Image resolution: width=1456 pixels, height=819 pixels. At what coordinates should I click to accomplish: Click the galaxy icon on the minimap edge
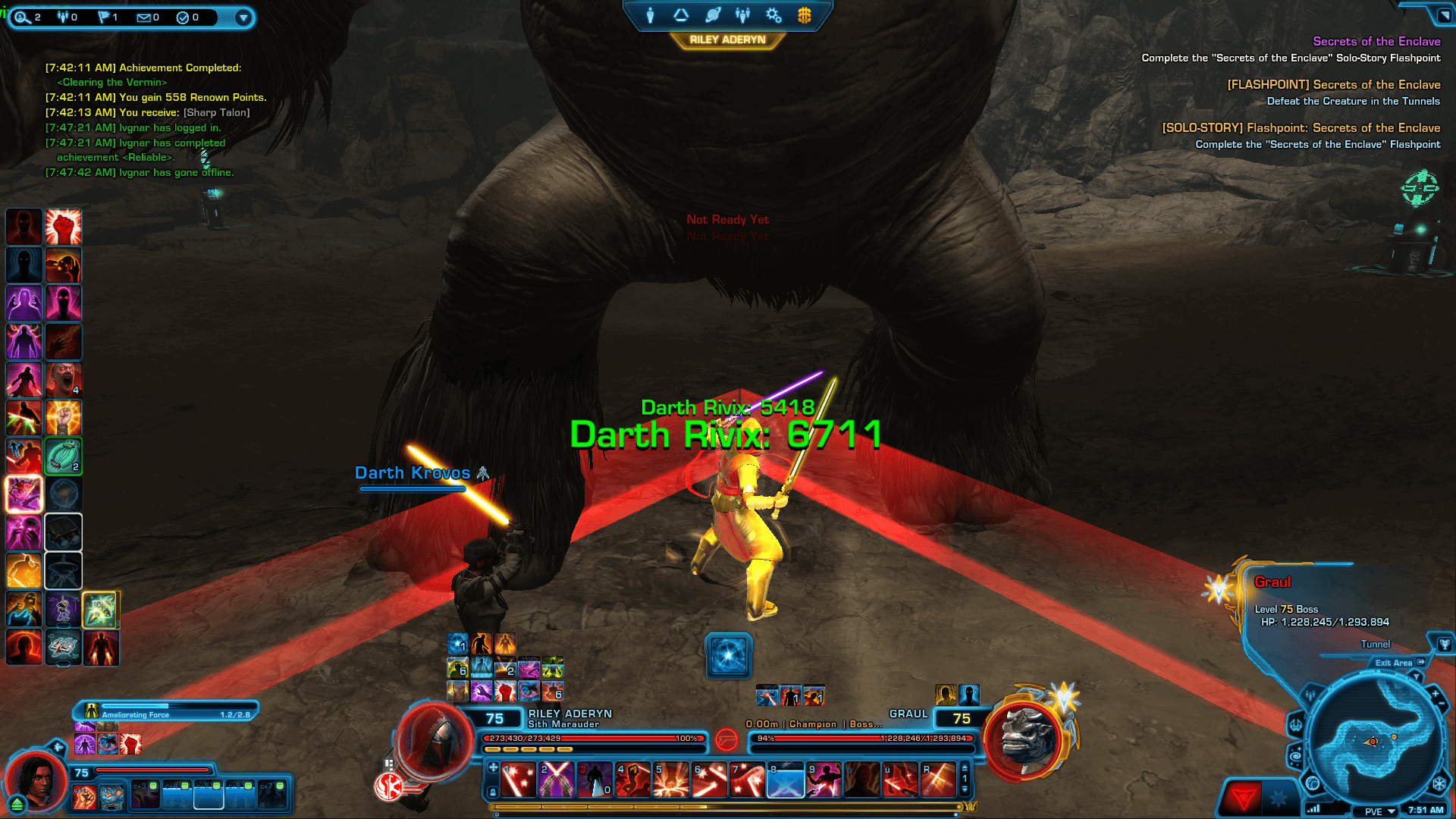click(x=1296, y=756)
